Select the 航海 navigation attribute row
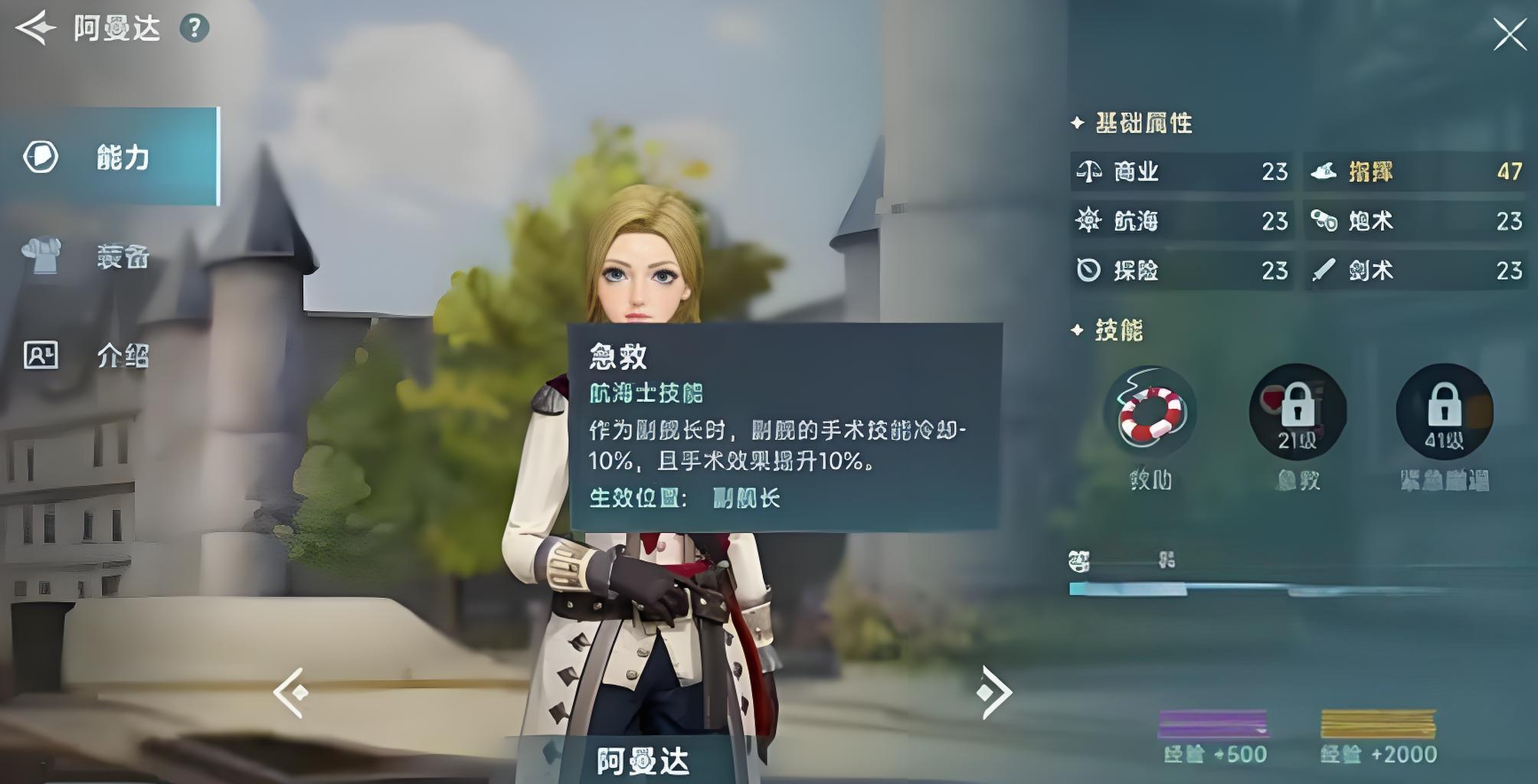This screenshot has height=784, width=1538. (1182, 221)
